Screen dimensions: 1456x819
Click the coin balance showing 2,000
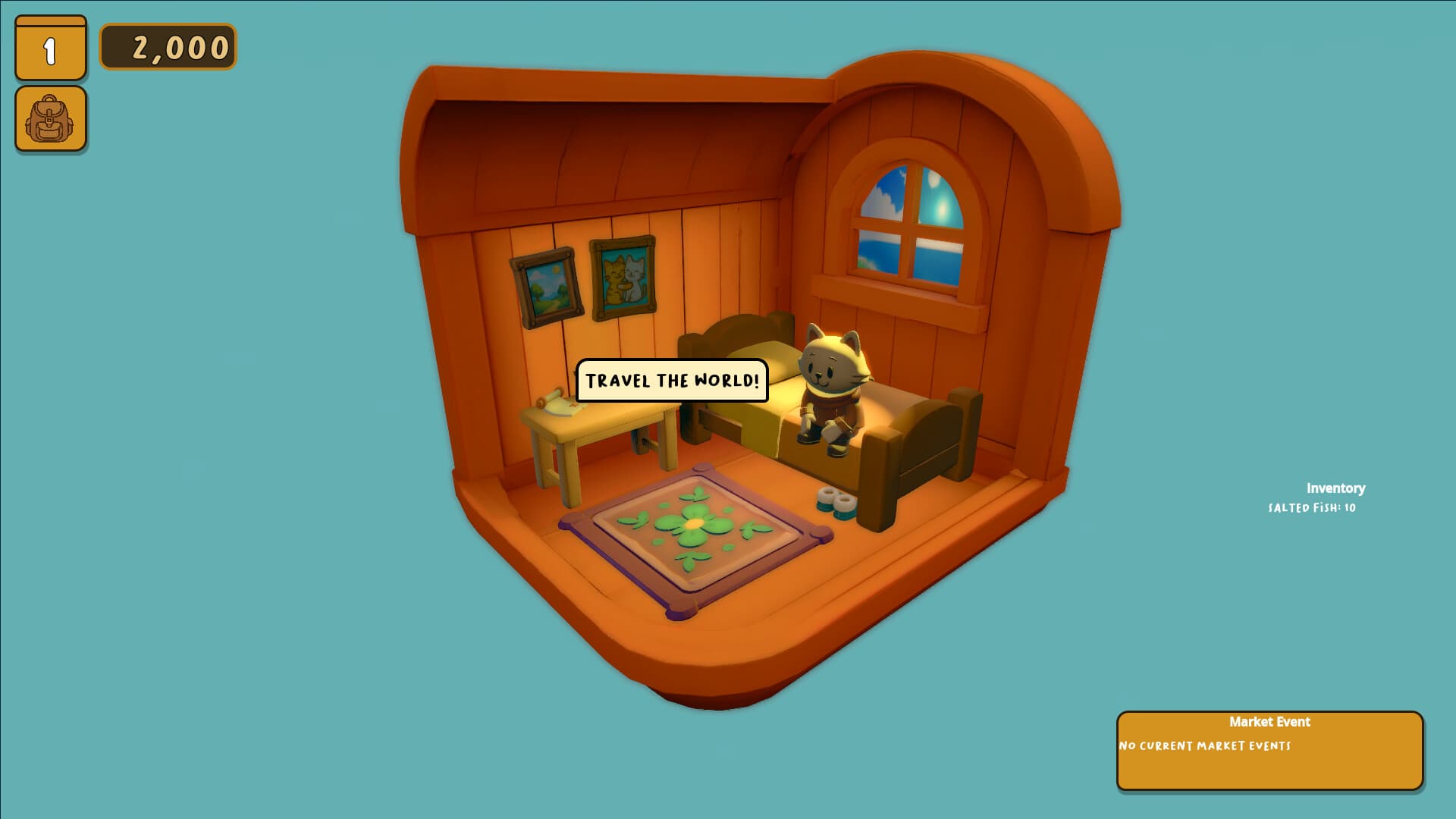coord(168,48)
